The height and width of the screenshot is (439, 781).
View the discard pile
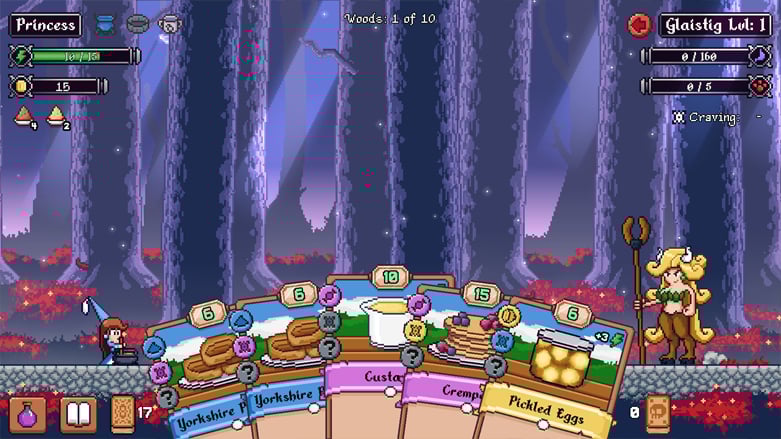coord(657,413)
